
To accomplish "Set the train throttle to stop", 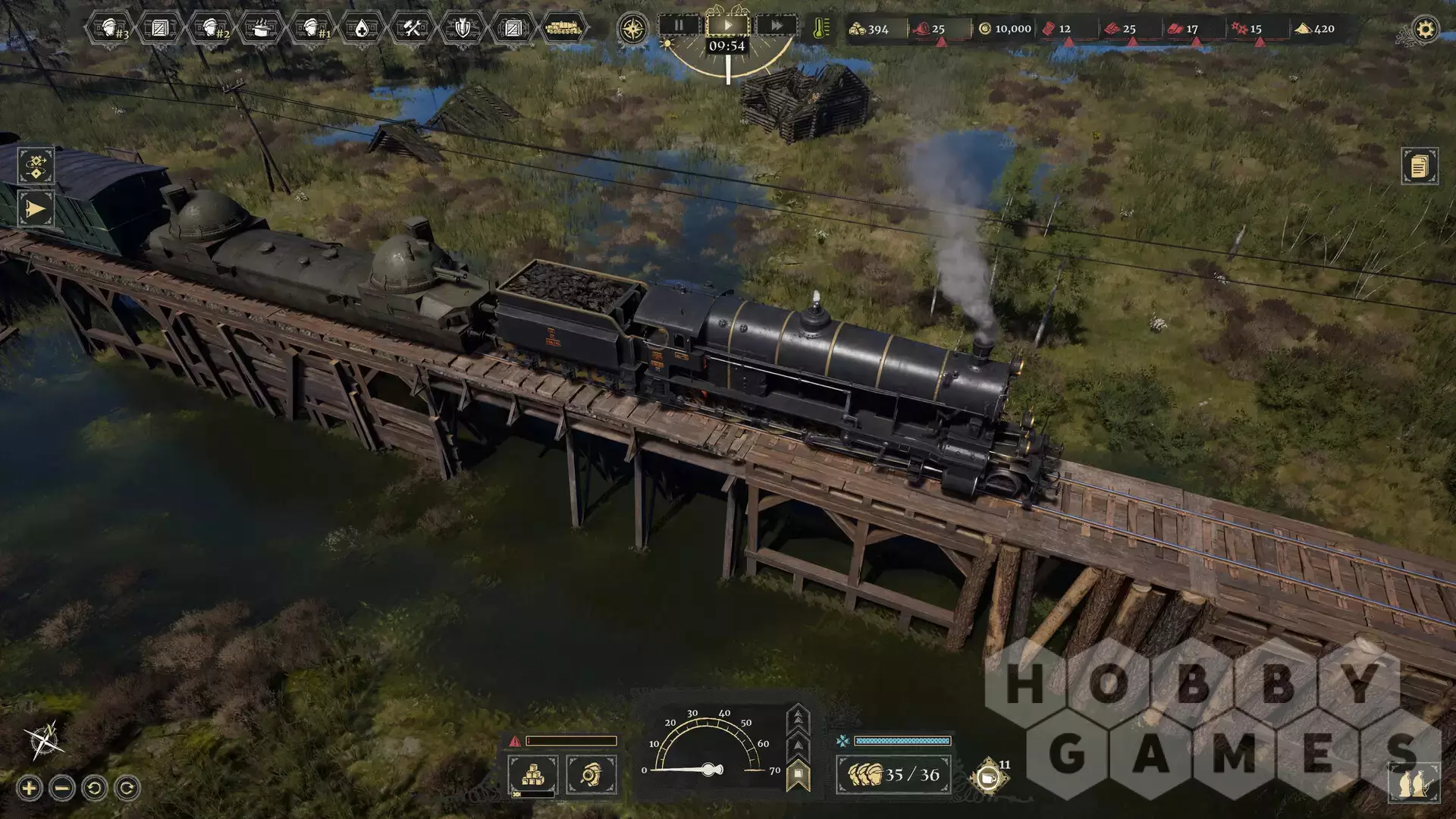I will (799, 777).
